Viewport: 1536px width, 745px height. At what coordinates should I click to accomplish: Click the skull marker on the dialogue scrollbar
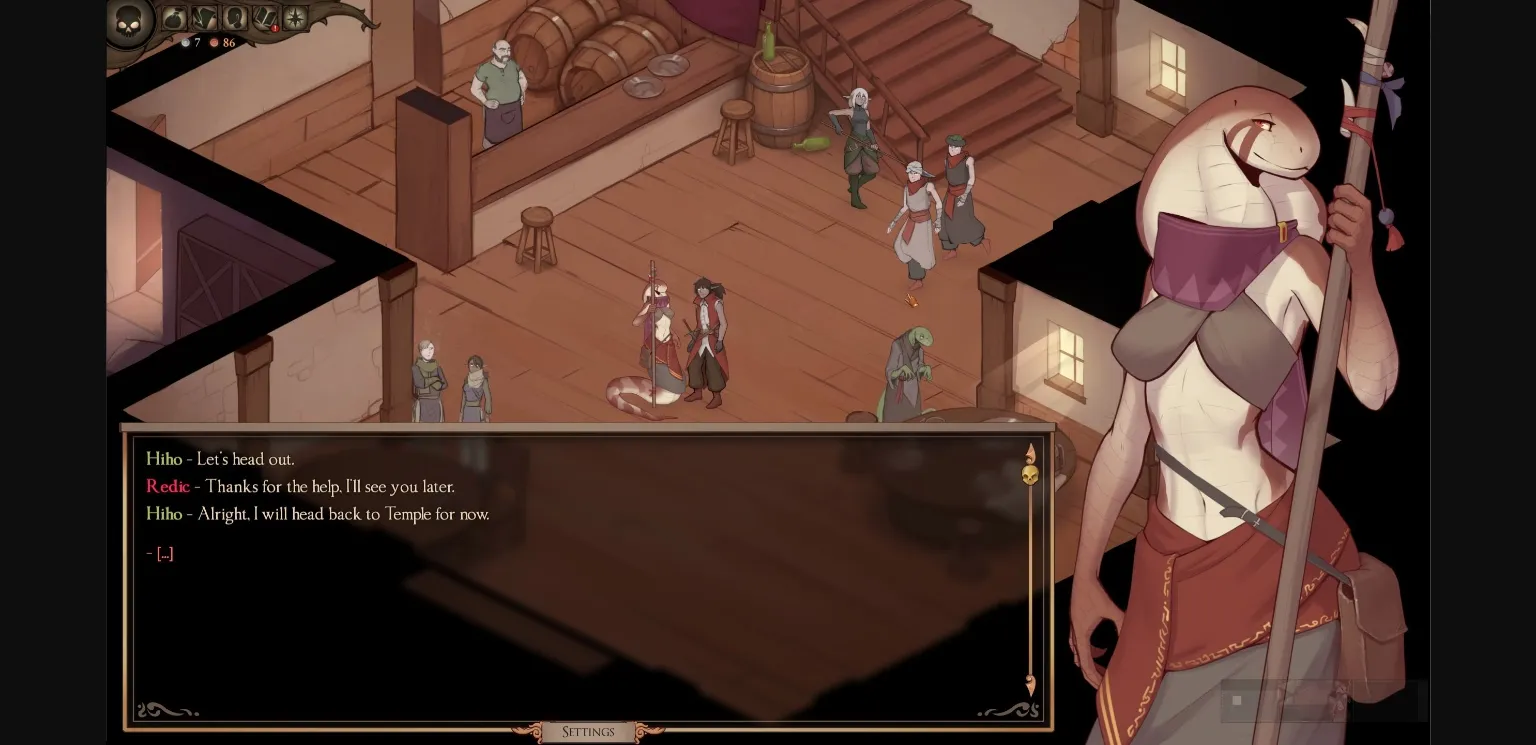[1030, 474]
